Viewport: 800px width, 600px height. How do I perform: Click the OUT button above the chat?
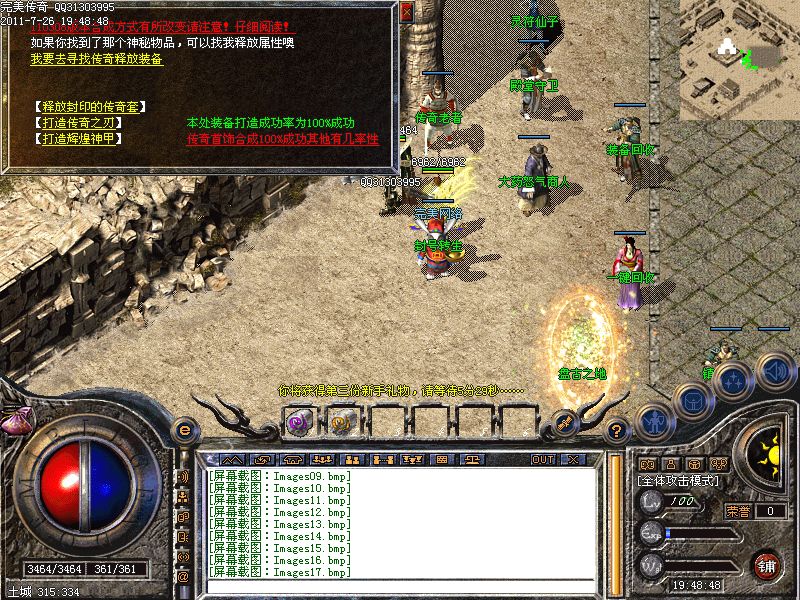coord(543,459)
